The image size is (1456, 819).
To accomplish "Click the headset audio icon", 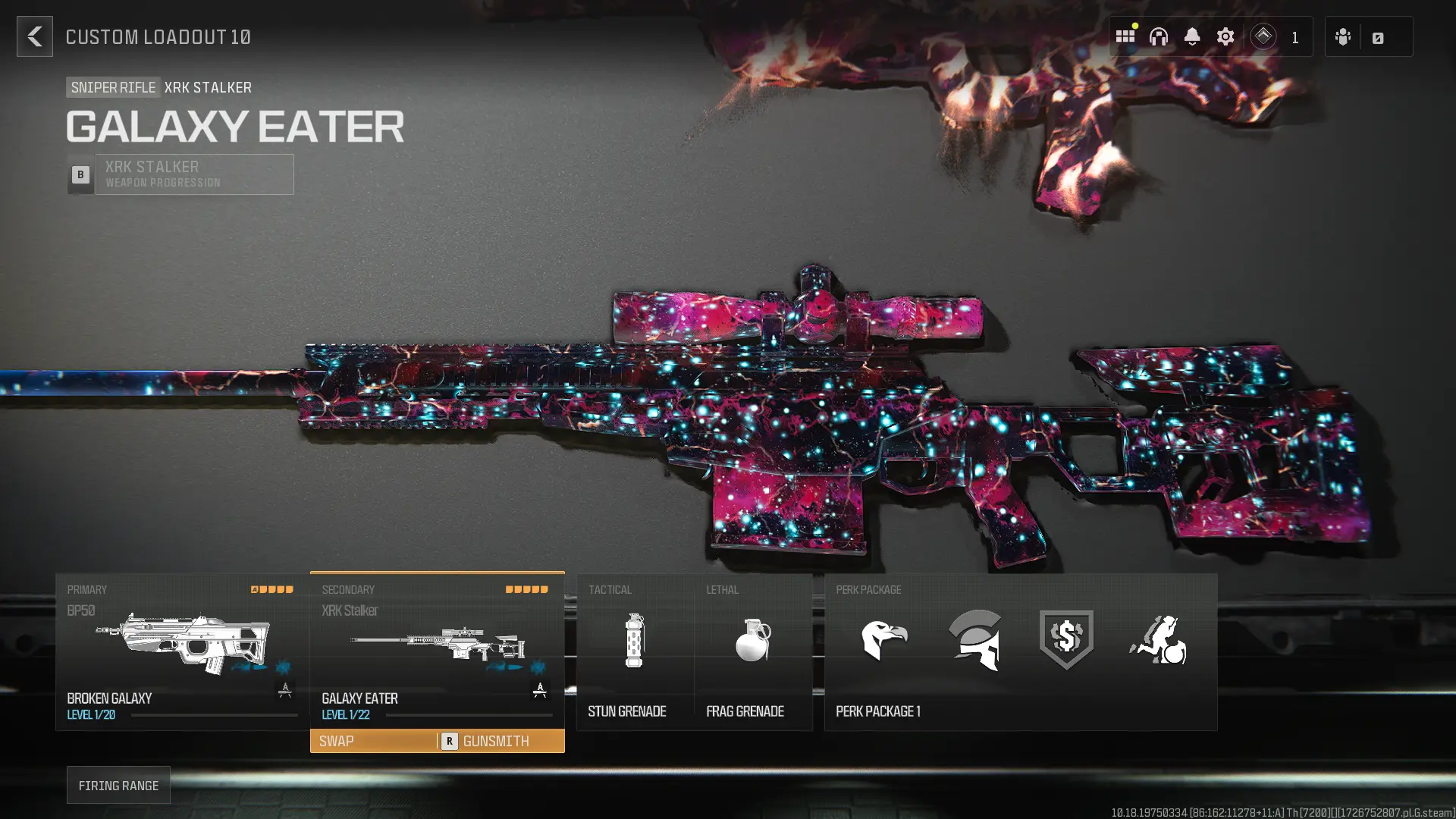I will 1159,36.
